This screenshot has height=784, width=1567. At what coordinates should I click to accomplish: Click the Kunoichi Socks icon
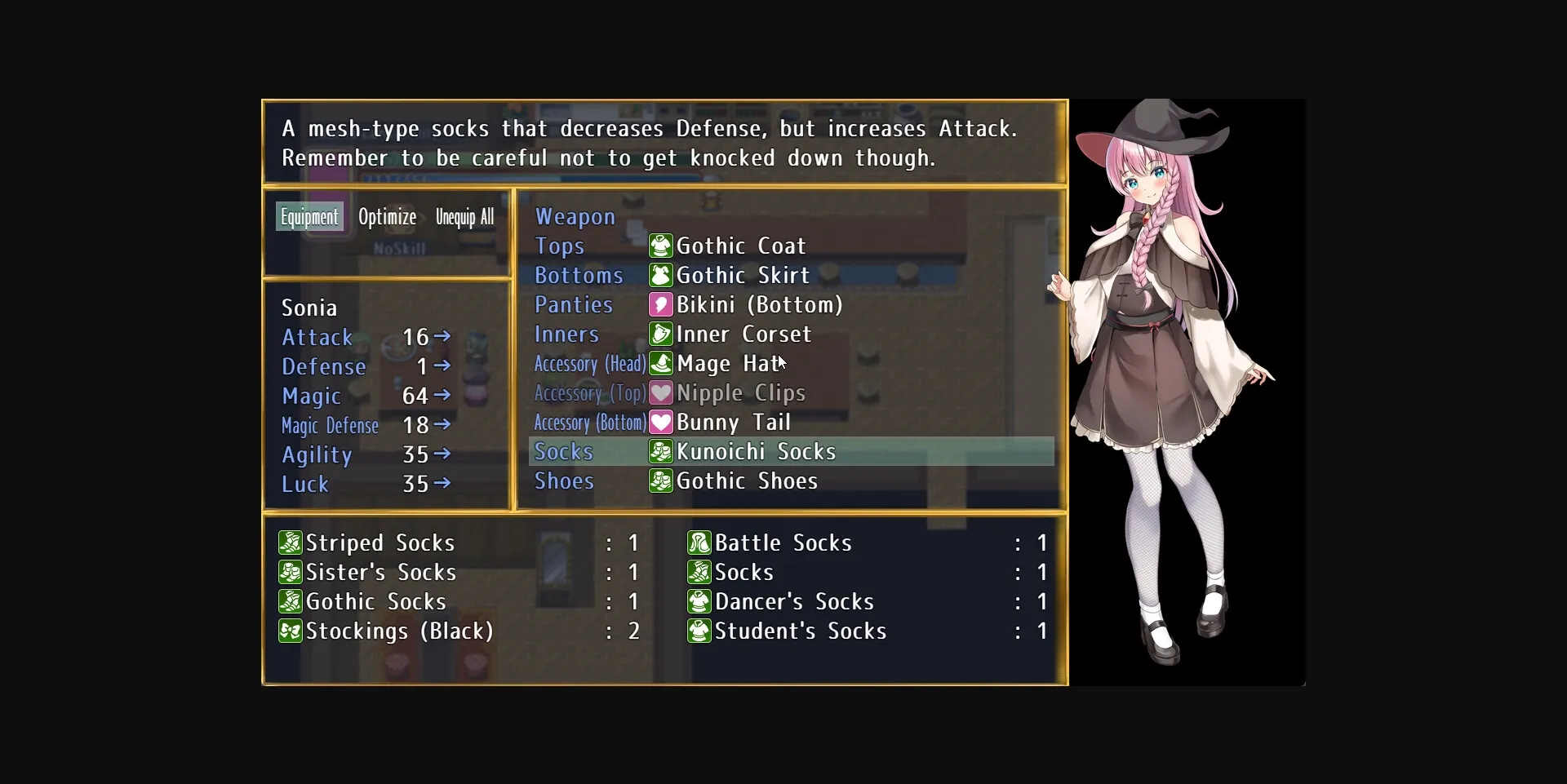click(x=661, y=451)
